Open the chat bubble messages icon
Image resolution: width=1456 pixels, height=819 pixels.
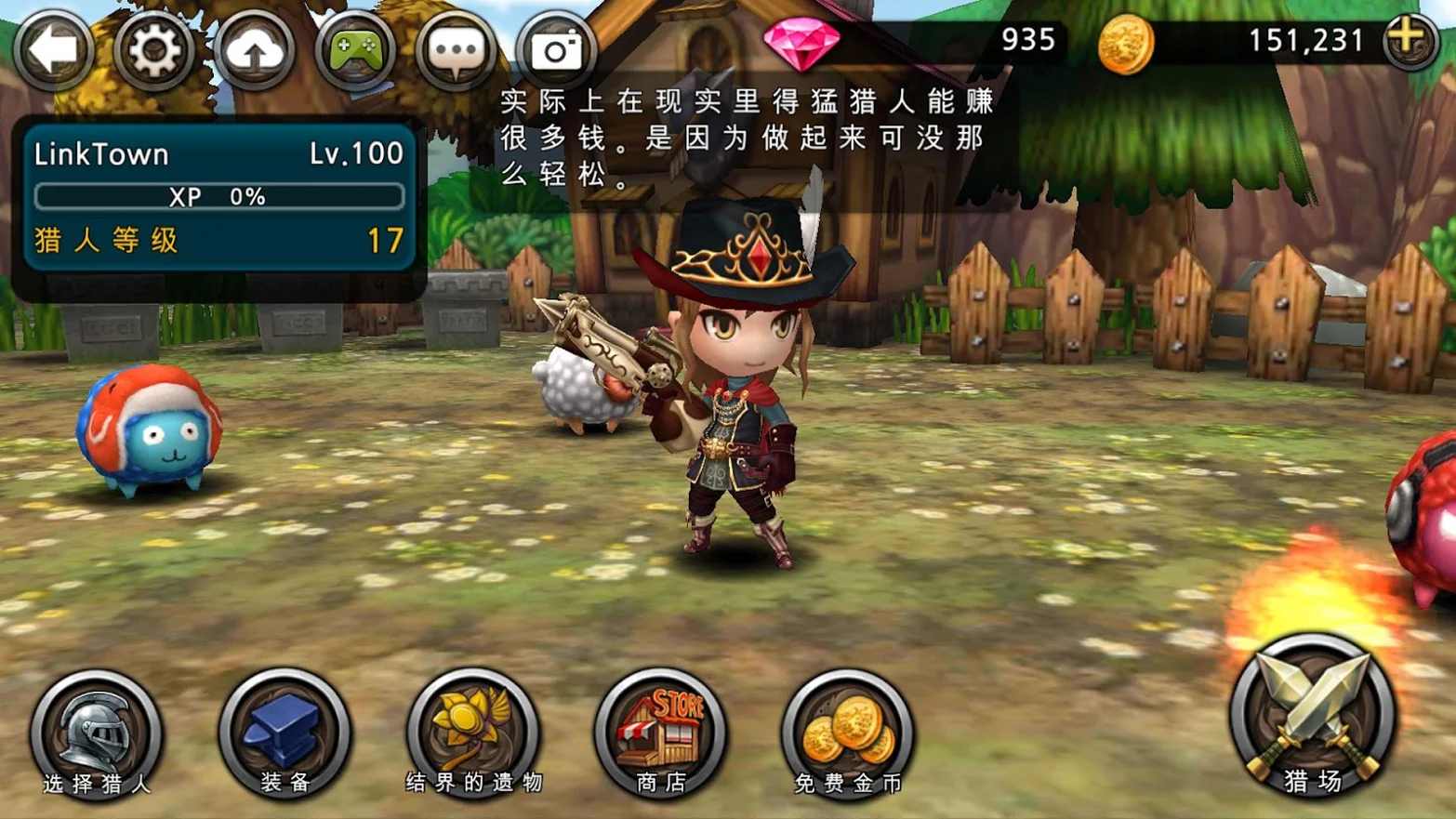coord(457,49)
